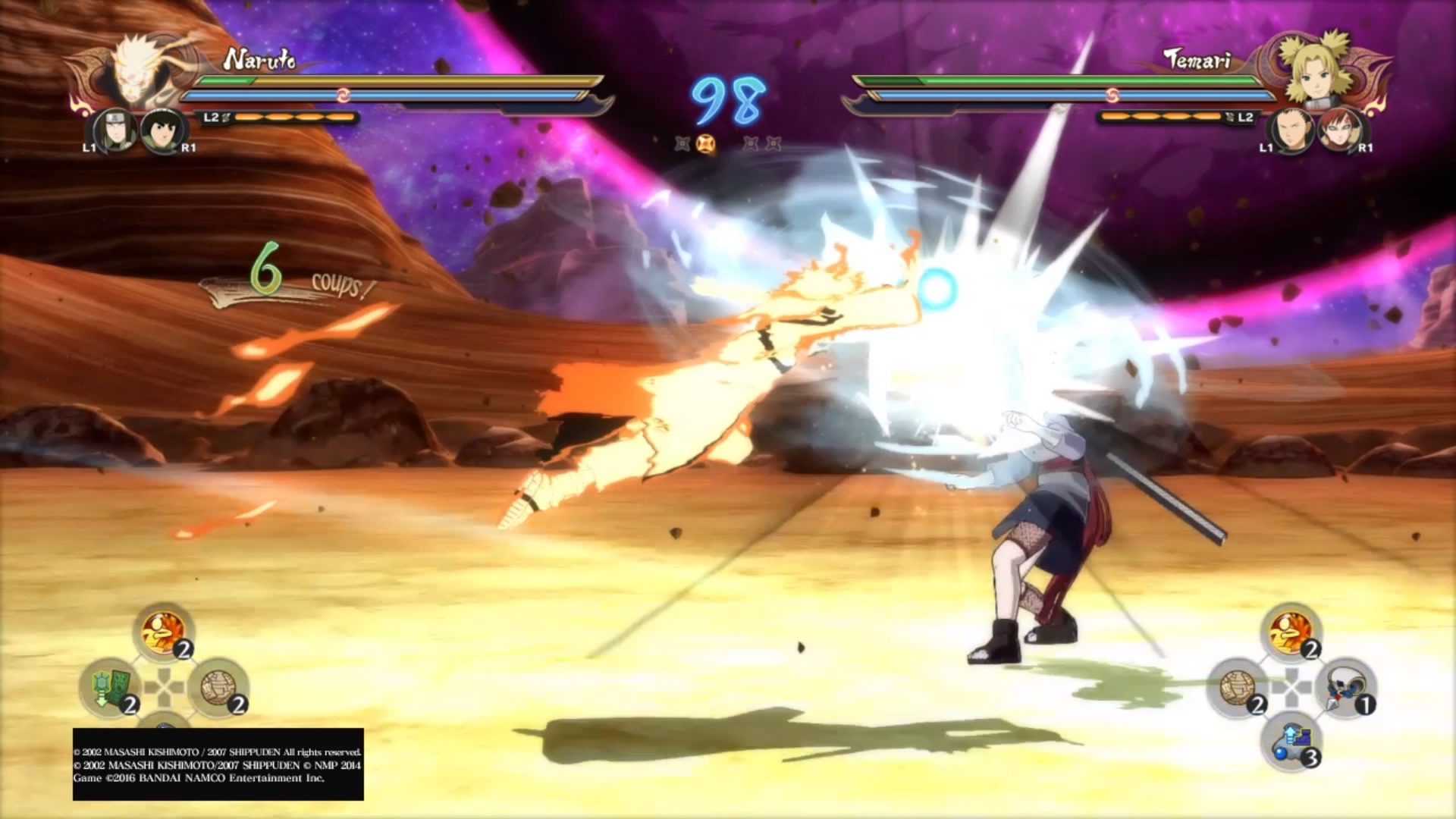Image resolution: width=1456 pixels, height=819 pixels.
Task: Use Temari's cracked stone ball item
Action: click(x=1236, y=688)
